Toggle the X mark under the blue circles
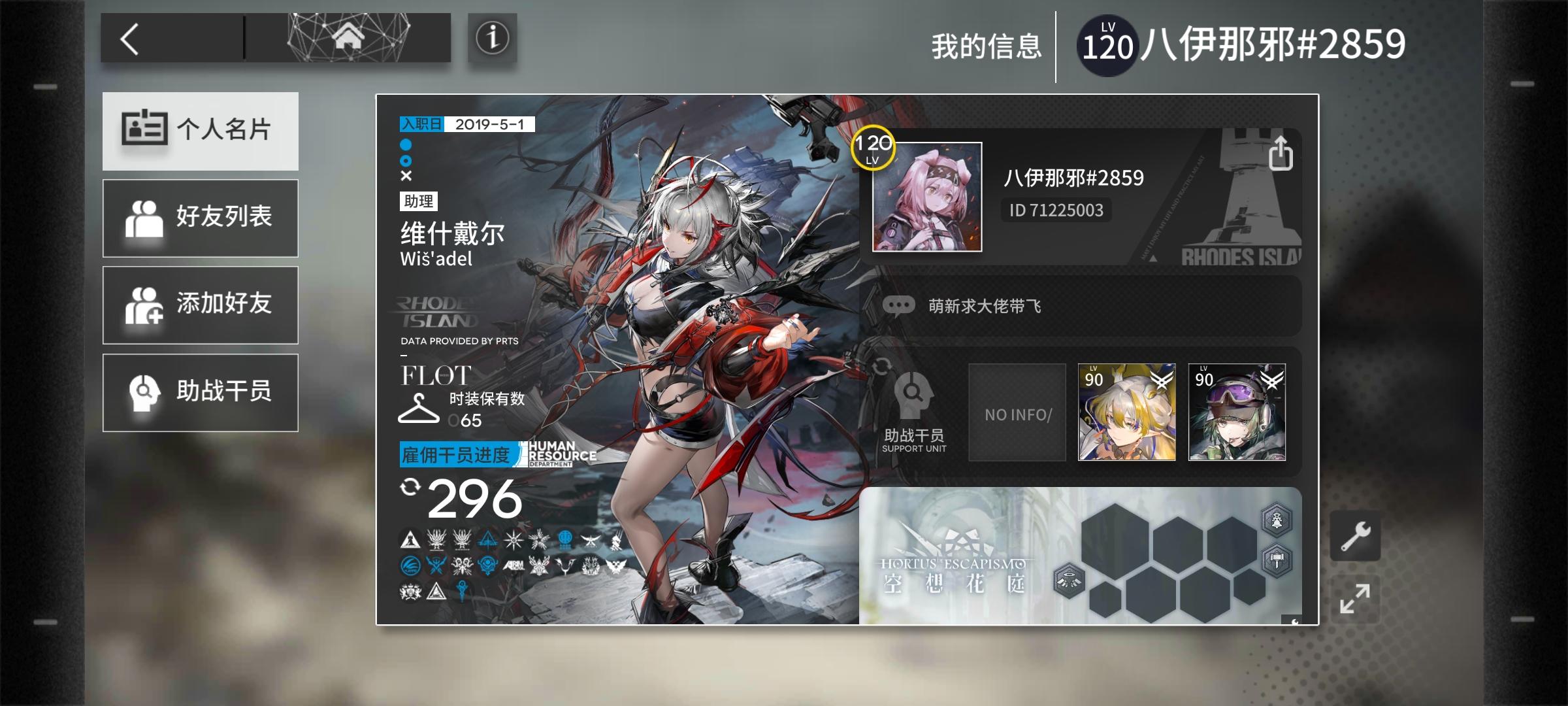Image resolution: width=1568 pixels, height=706 pixels. (x=406, y=176)
